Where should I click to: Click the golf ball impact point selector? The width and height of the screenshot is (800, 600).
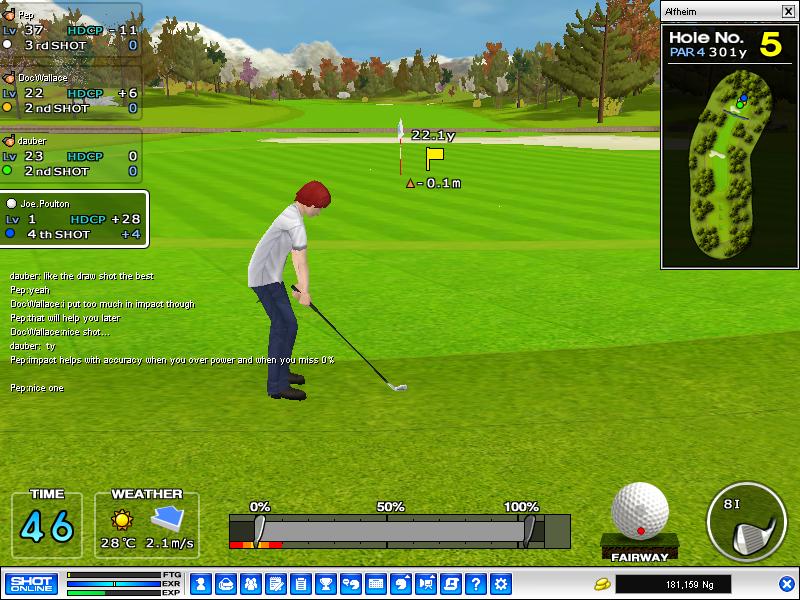639,511
